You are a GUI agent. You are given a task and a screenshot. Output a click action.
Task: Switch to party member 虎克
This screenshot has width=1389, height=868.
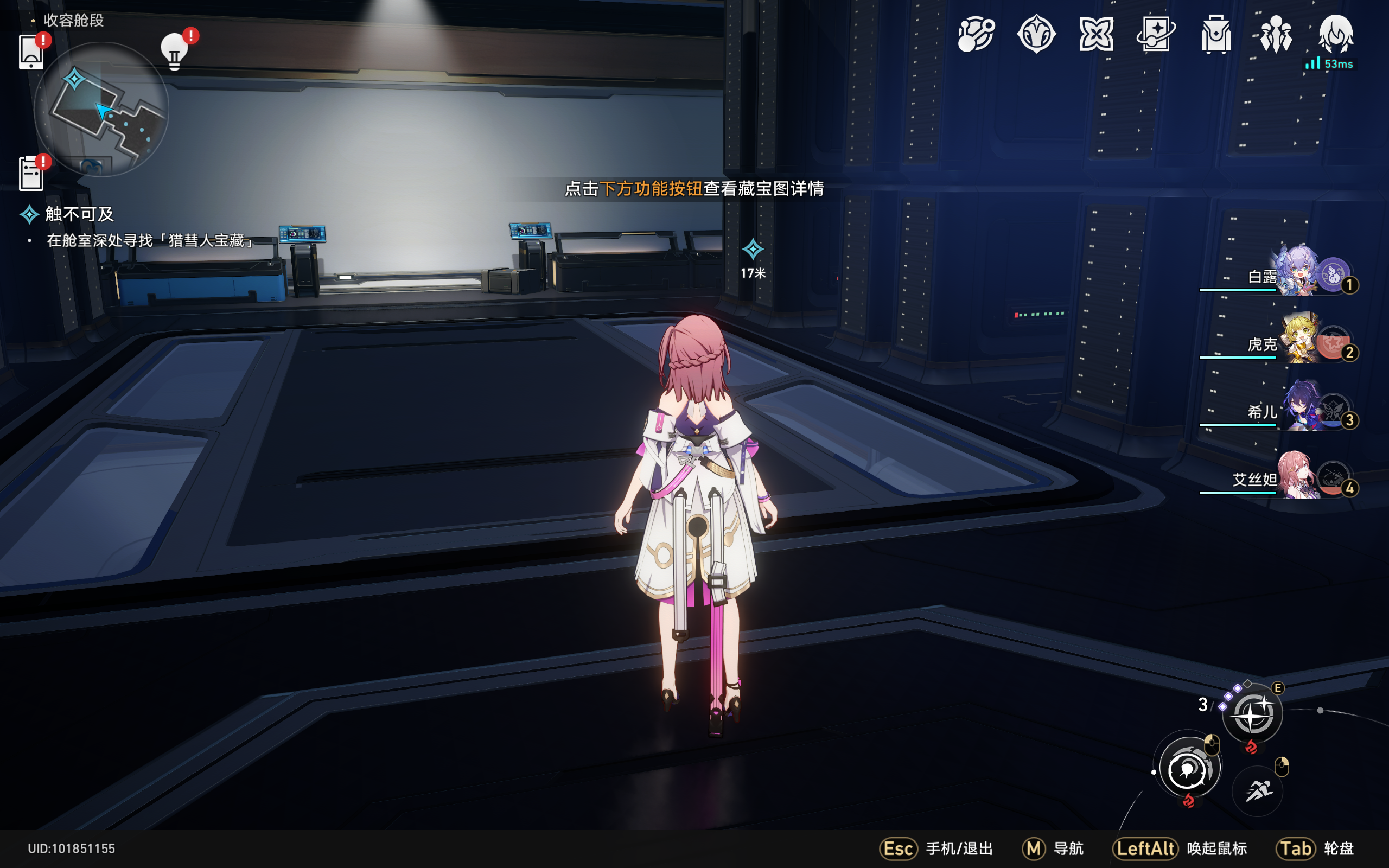click(x=1298, y=340)
